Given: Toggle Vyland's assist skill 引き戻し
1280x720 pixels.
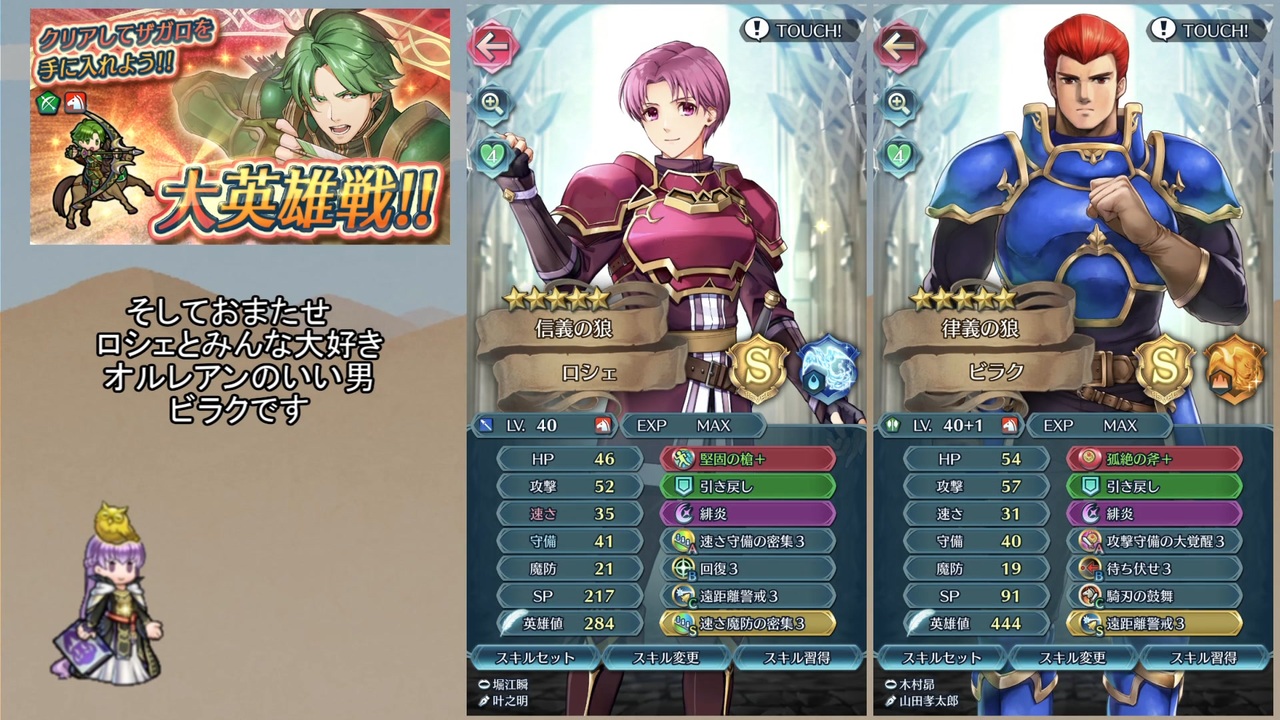Looking at the screenshot, I should (1156, 486).
